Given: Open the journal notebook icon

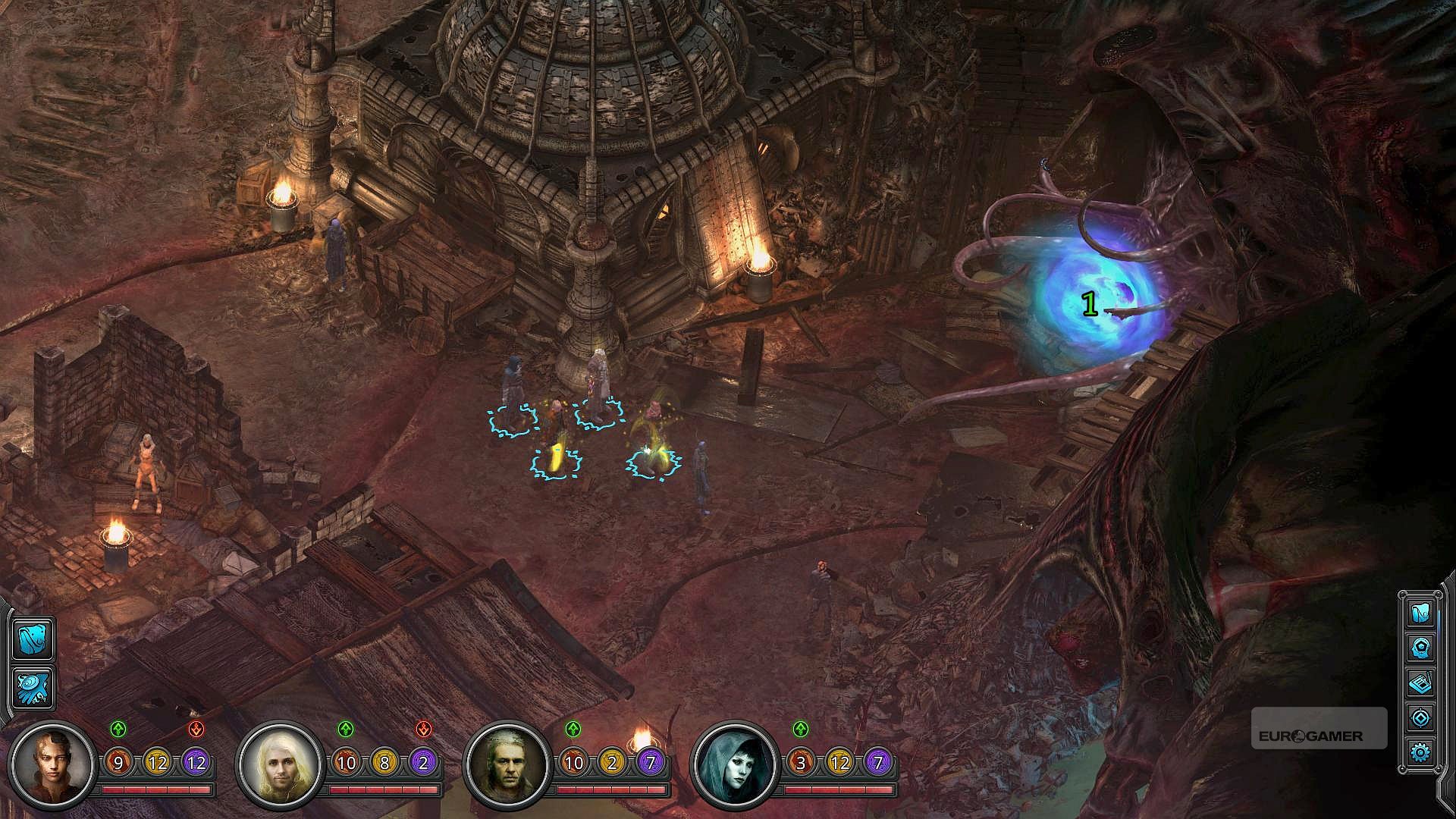Looking at the screenshot, I should tap(1420, 683).
